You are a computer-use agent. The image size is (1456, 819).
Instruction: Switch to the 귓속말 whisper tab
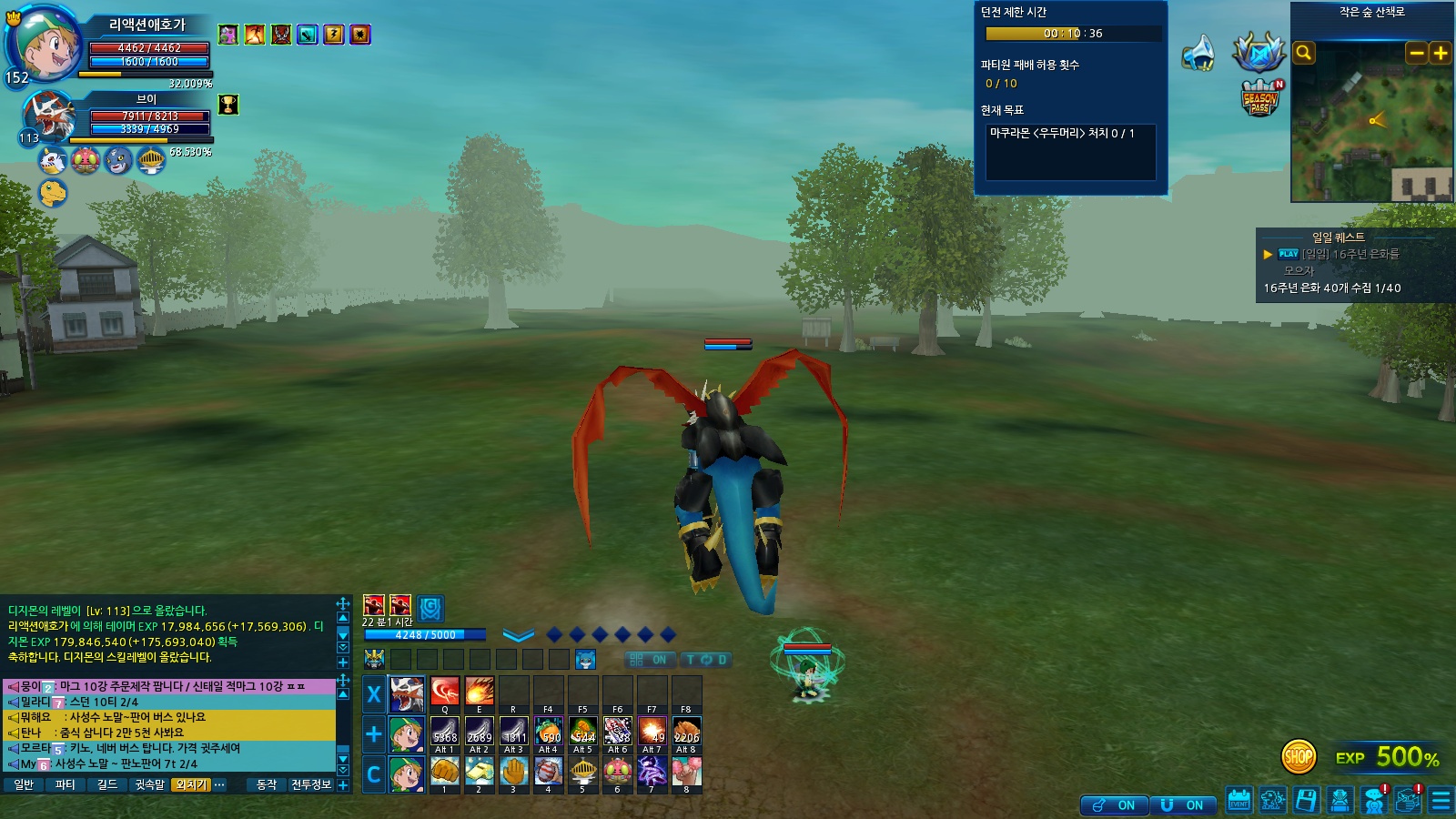[149, 784]
